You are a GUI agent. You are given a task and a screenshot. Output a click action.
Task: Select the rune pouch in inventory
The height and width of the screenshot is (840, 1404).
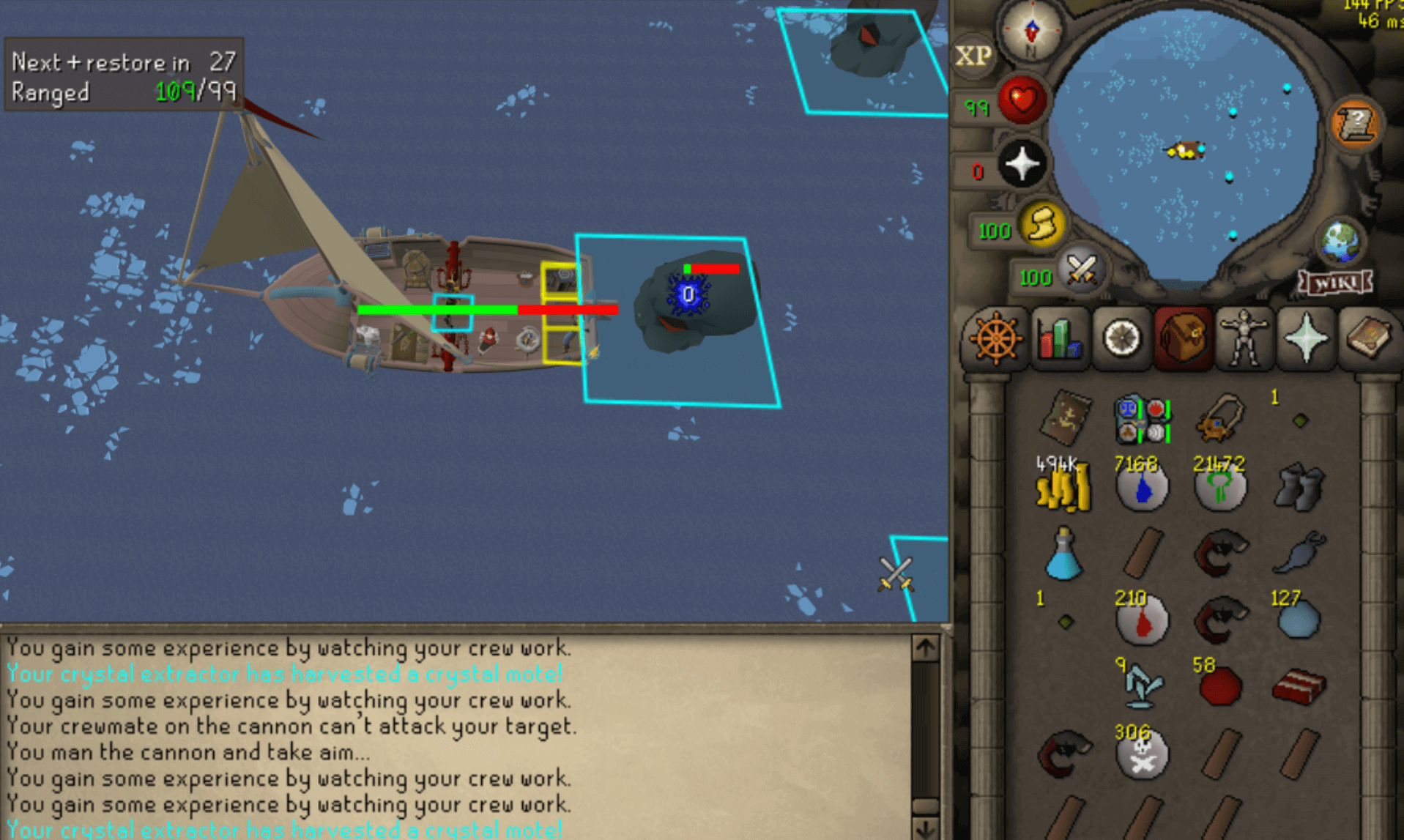pyautogui.click(x=1141, y=420)
